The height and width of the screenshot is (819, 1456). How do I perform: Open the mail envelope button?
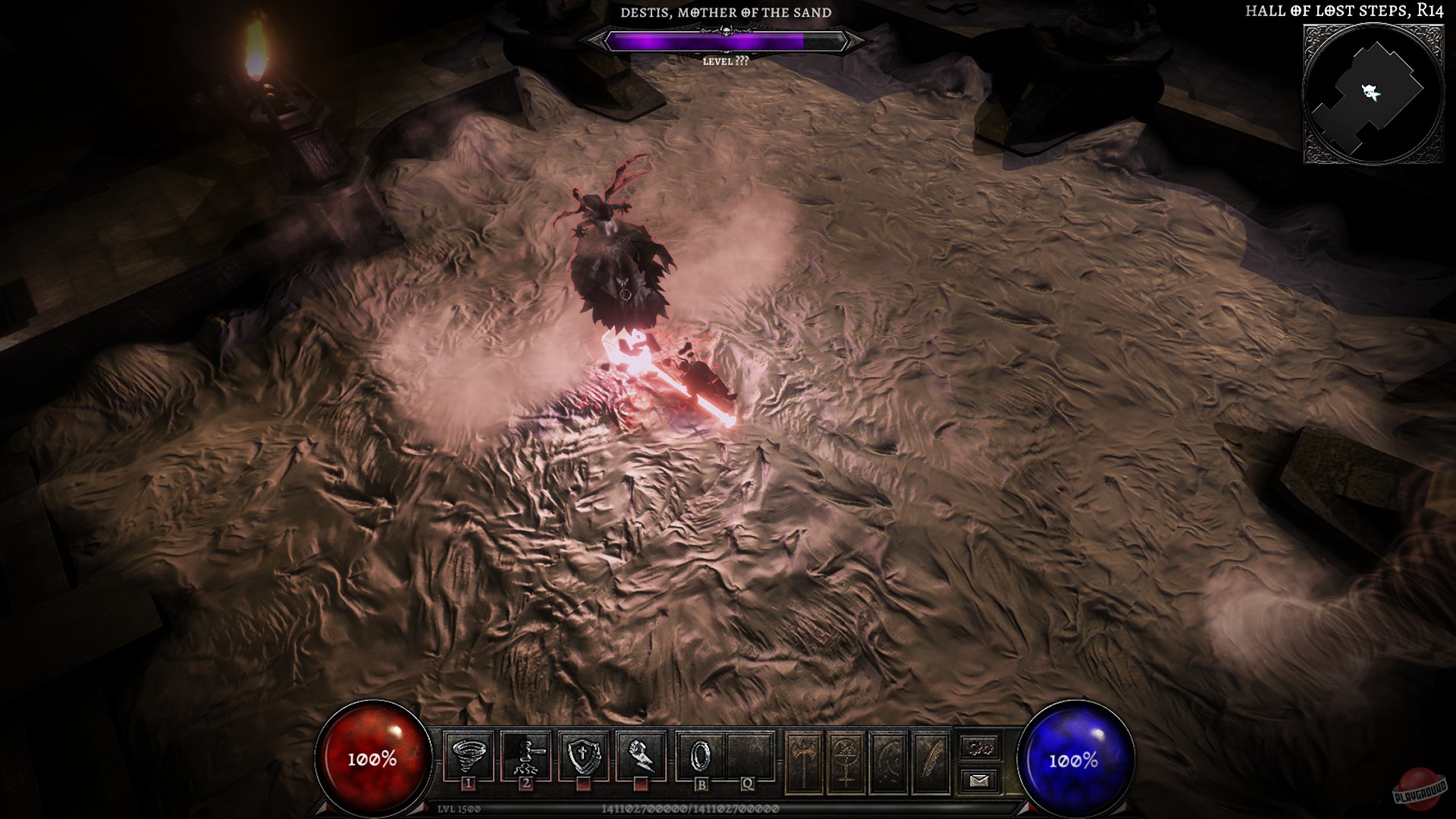click(979, 780)
